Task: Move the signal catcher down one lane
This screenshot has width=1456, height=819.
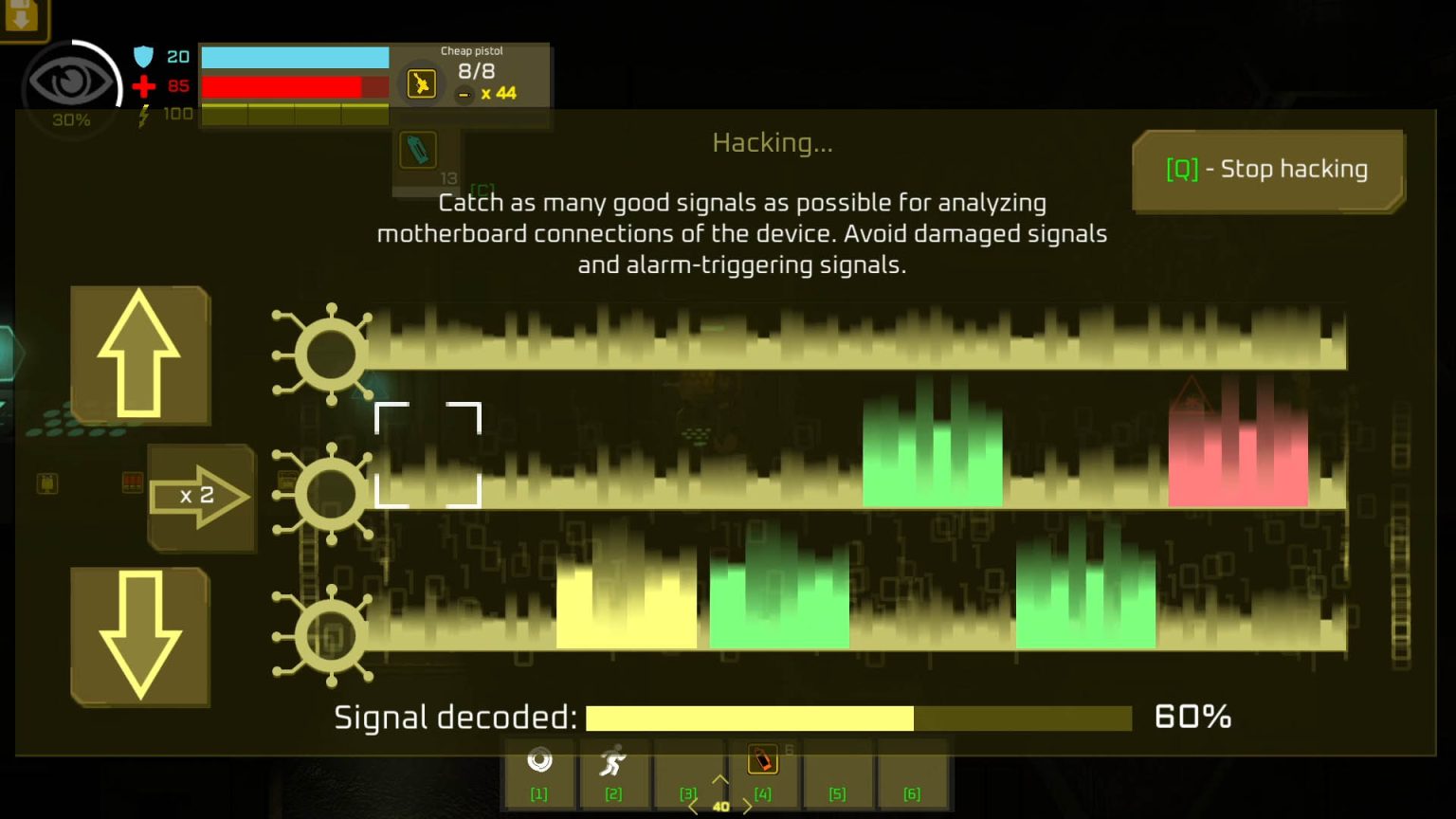Action: pyautogui.click(x=140, y=636)
